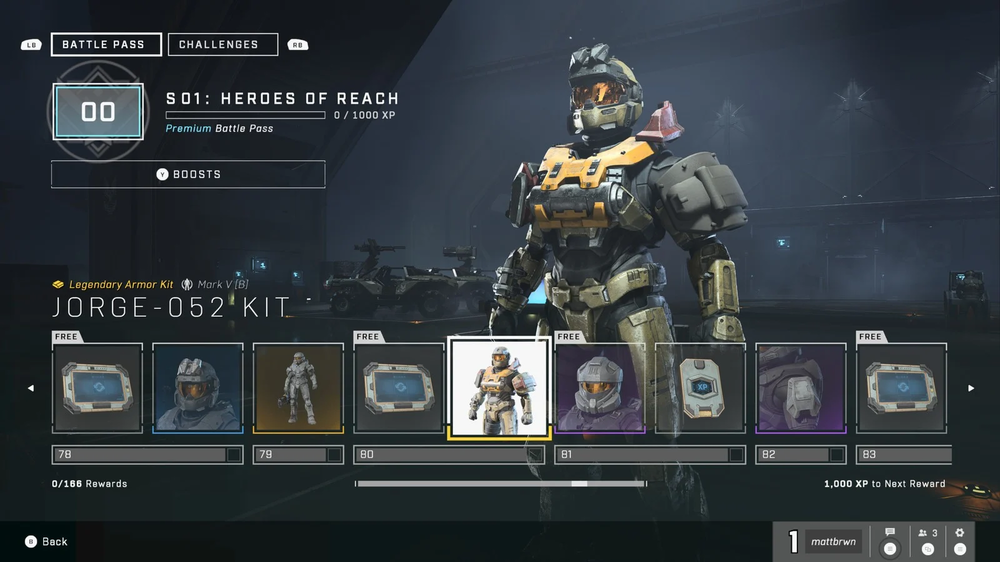The image size is (1000, 562).
Task: Select the XP boost reward tile
Action: (x=700, y=388)
